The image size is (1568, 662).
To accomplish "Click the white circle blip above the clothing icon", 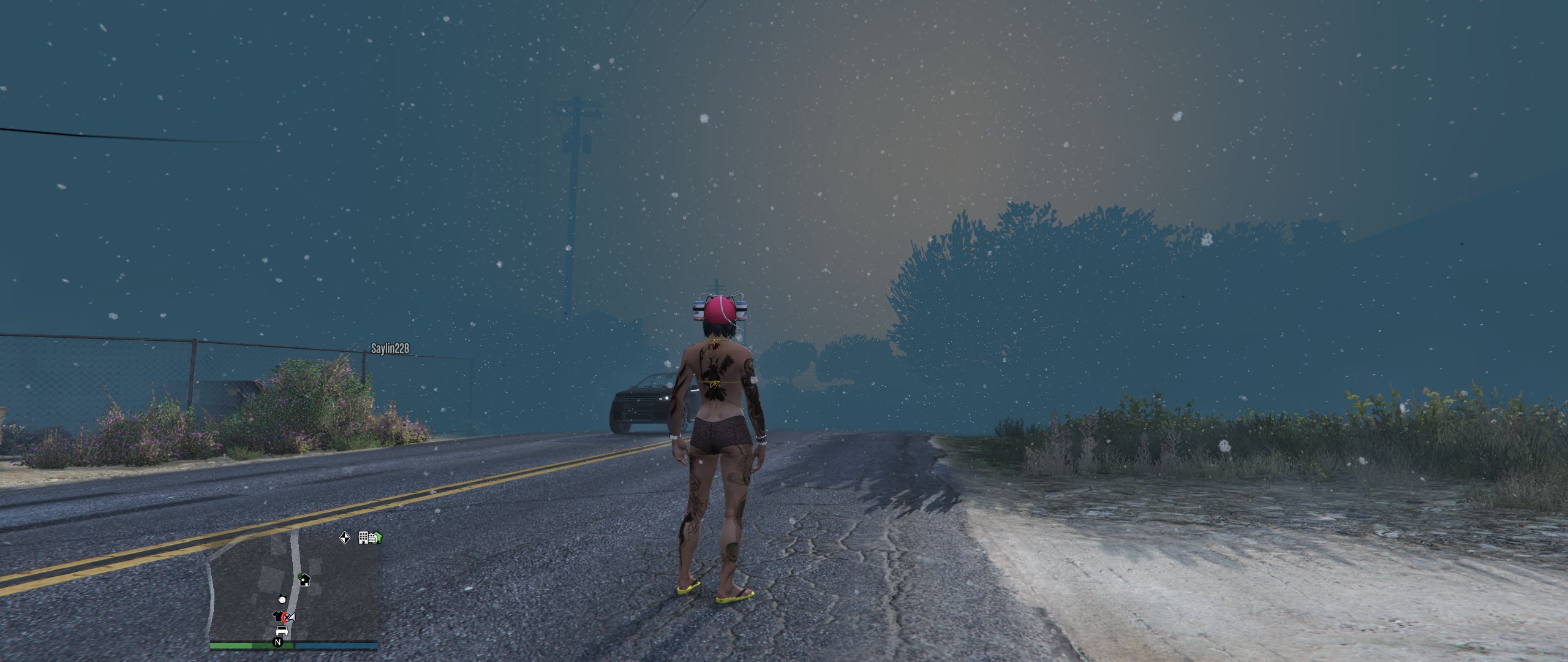I will point(282,600).
